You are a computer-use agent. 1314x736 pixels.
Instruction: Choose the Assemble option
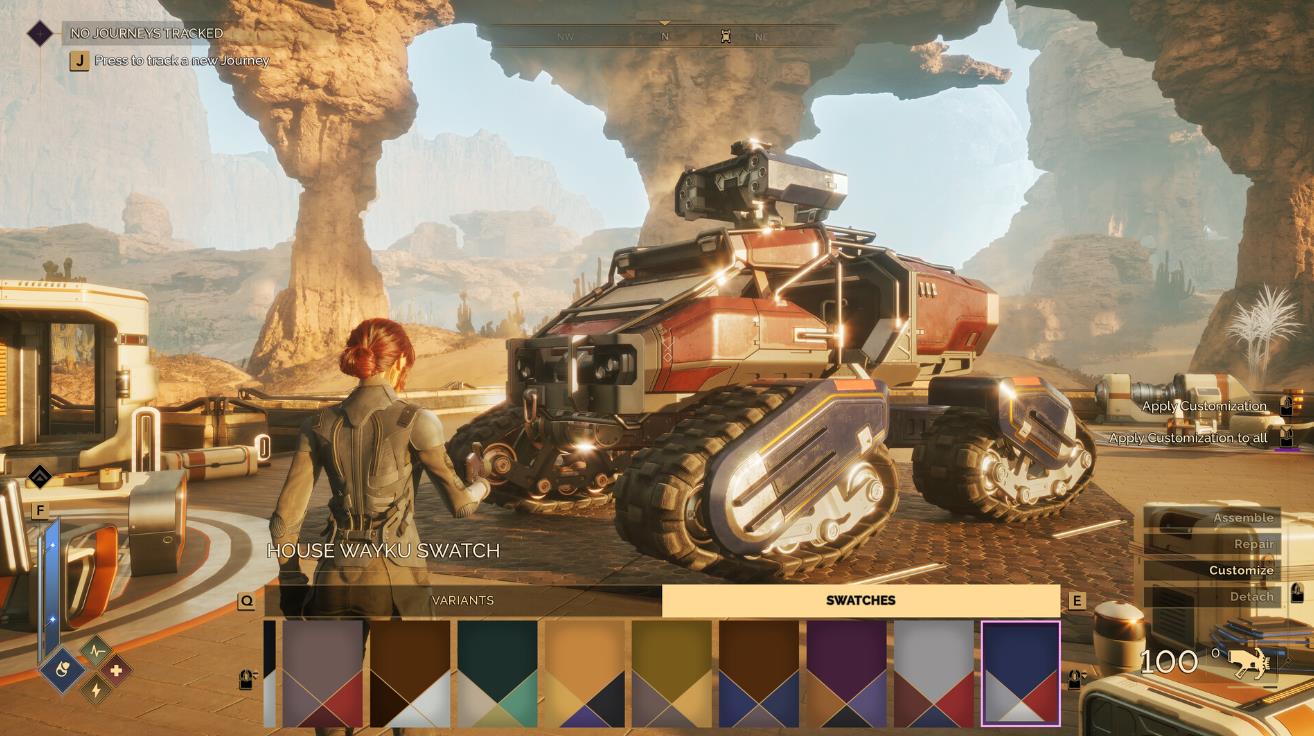tap(1211, 518)
